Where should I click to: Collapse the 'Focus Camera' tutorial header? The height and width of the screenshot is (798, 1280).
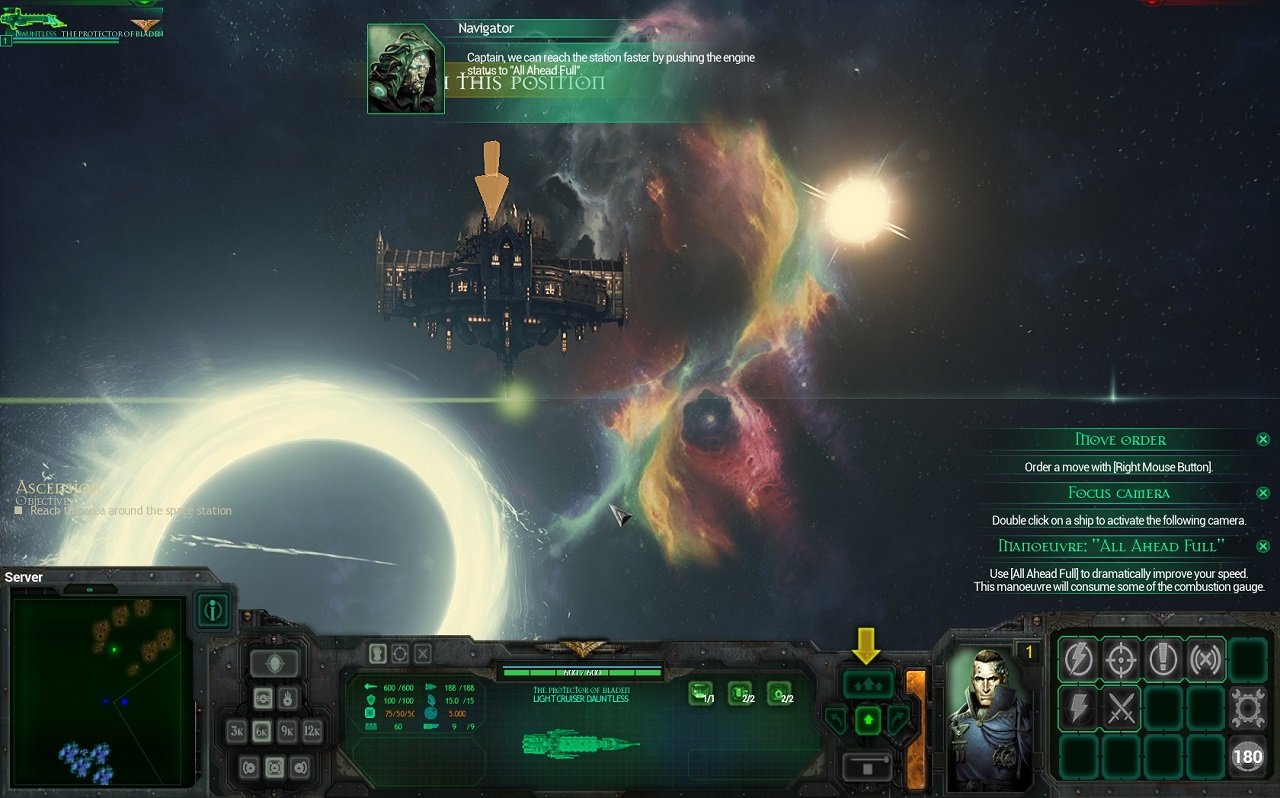point(1119,492)
